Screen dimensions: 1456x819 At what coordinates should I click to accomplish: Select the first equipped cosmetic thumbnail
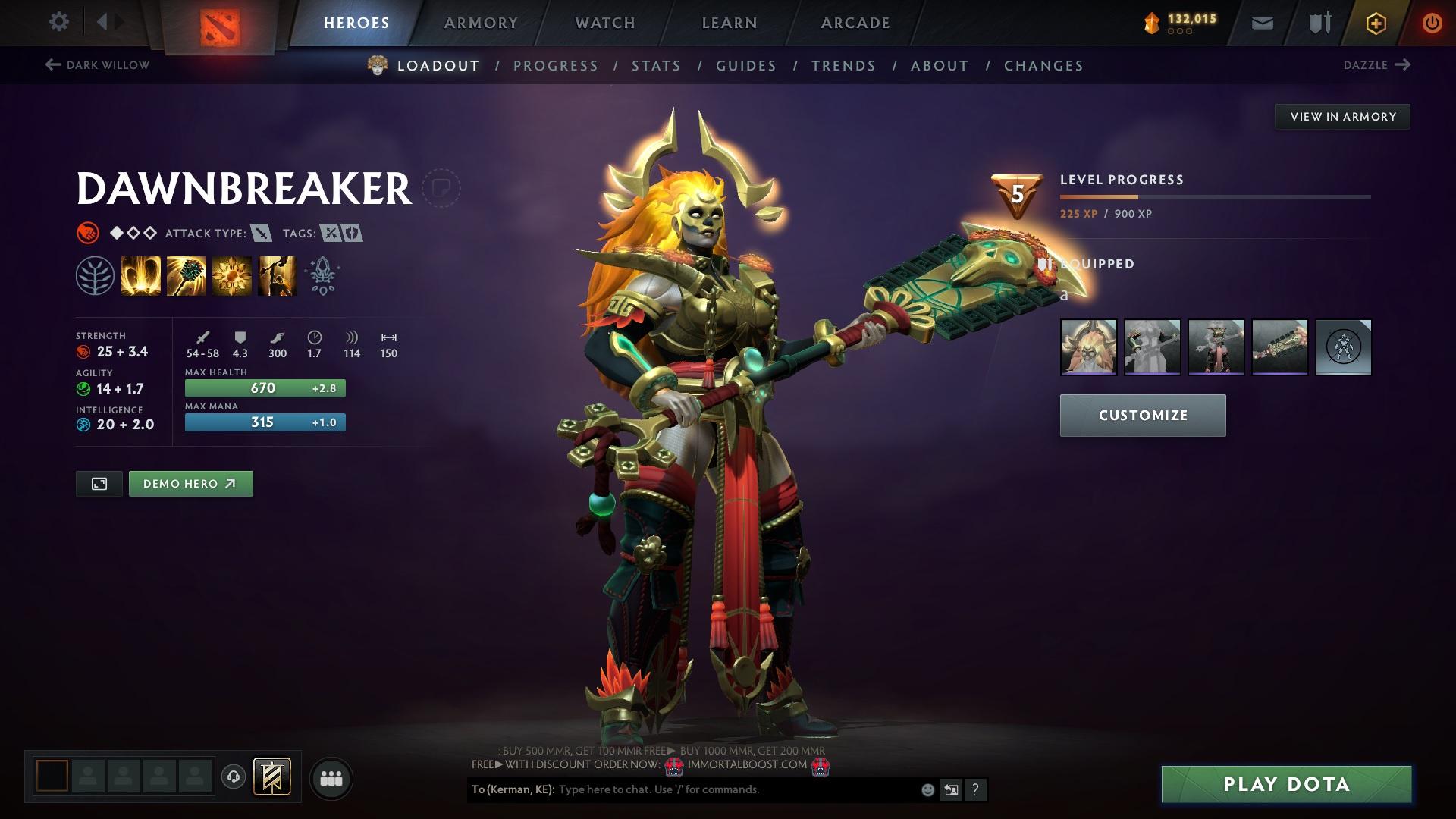1088,347
